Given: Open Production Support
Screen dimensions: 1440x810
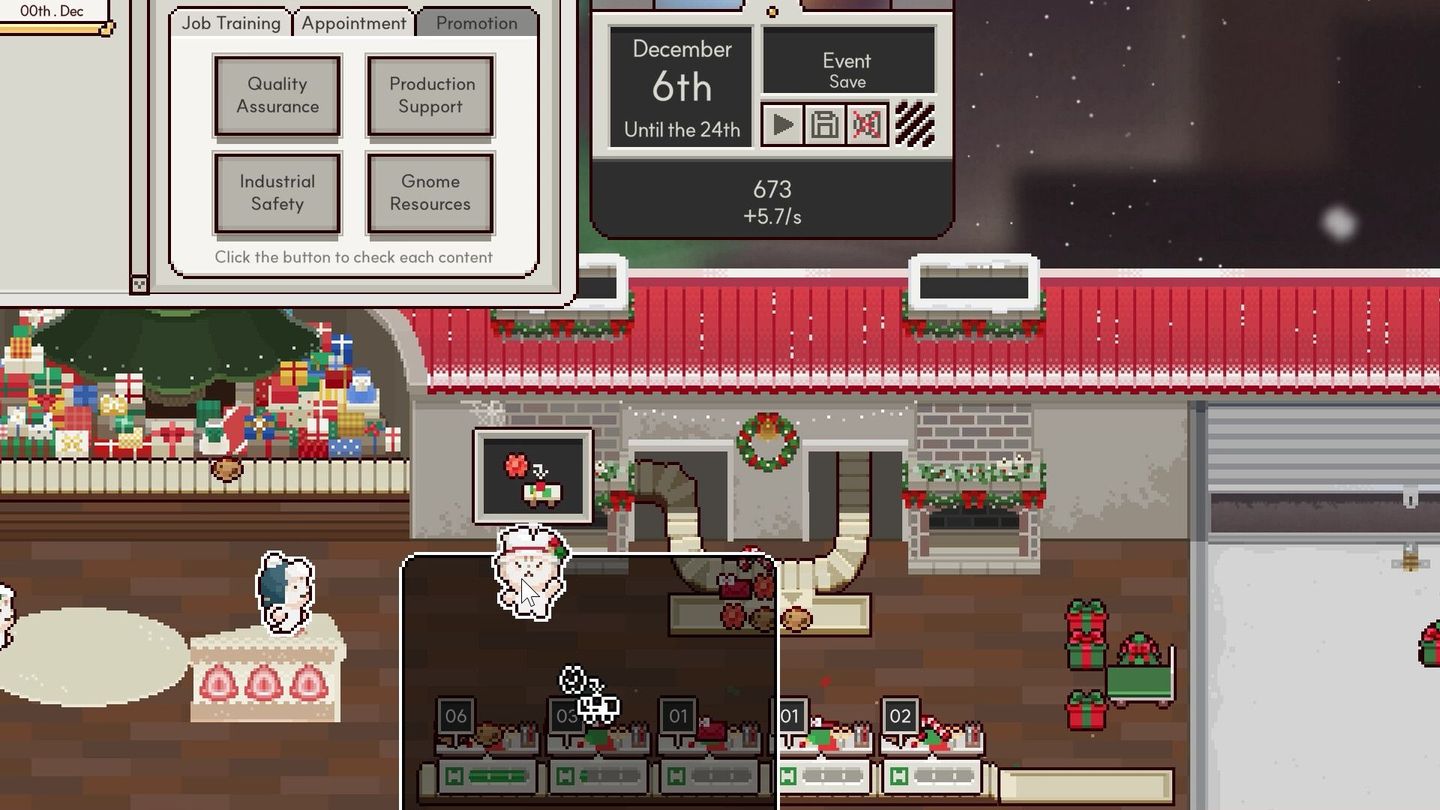Looking at the screenshot, I should (430, 96).
